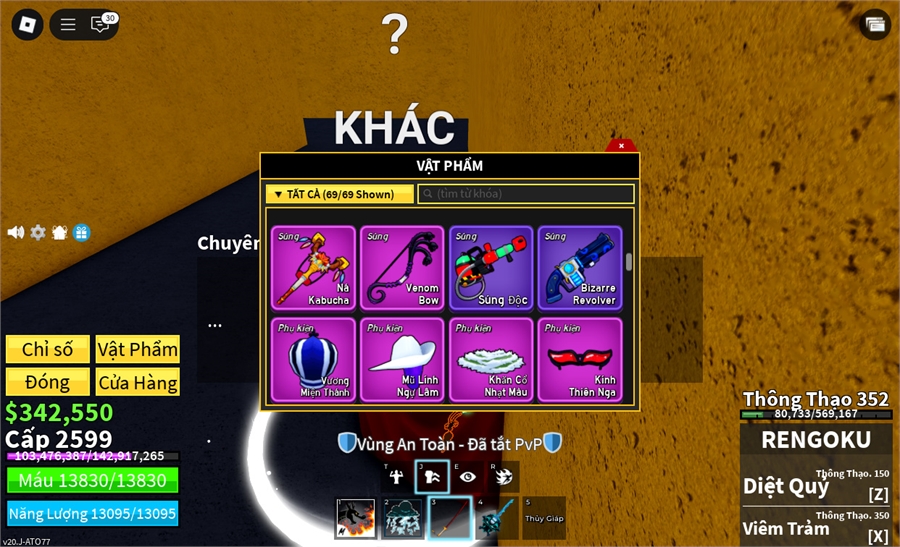The width and height of the screenshot is (900, 547).
Task: Click the inventory keyword search field
Action: (526, 194)
